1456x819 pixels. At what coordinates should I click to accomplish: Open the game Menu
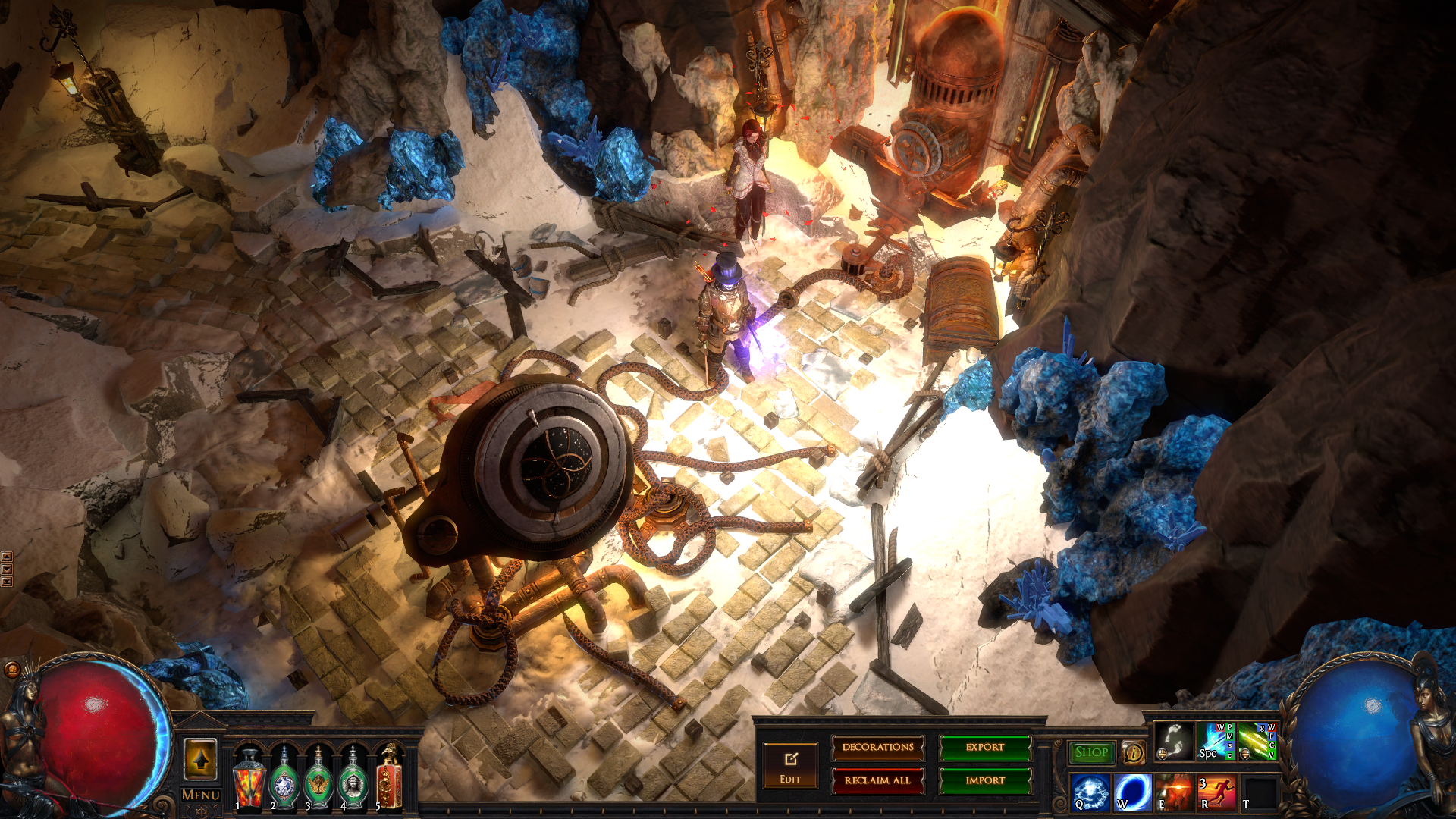pyautogui.click(x=201, y=795)
